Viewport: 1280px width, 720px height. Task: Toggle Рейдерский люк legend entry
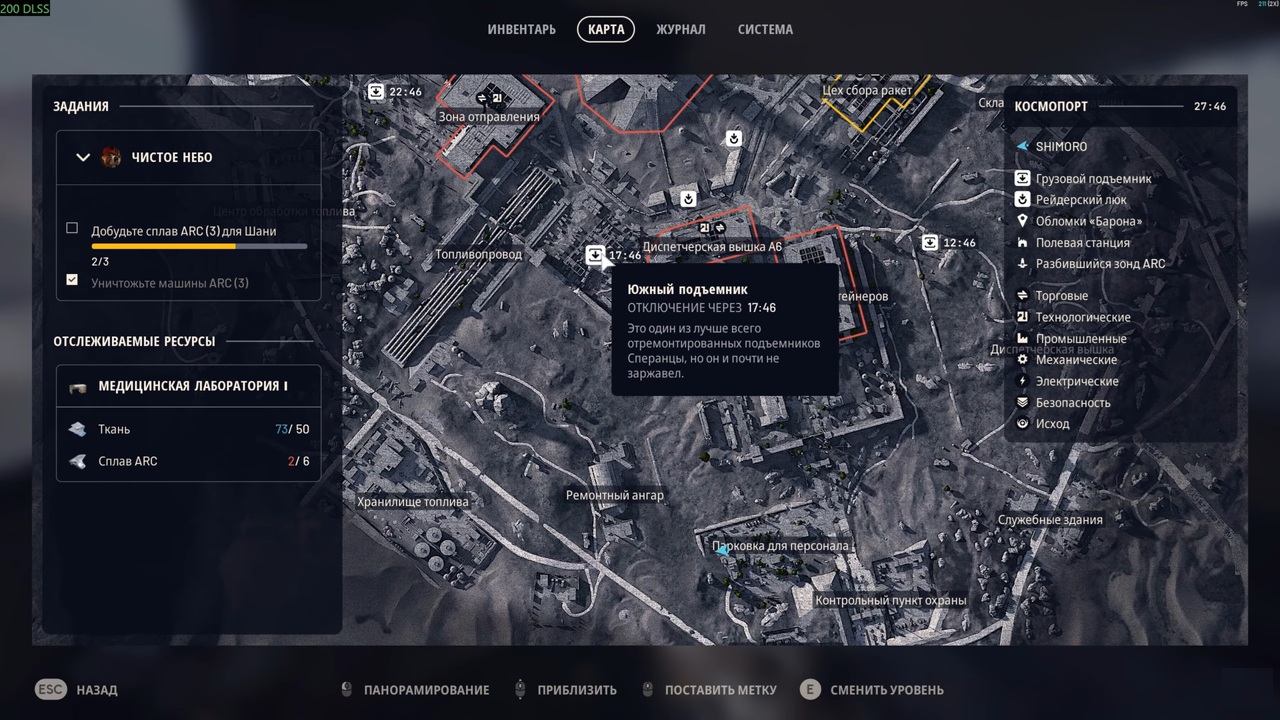coord(1080,200)
